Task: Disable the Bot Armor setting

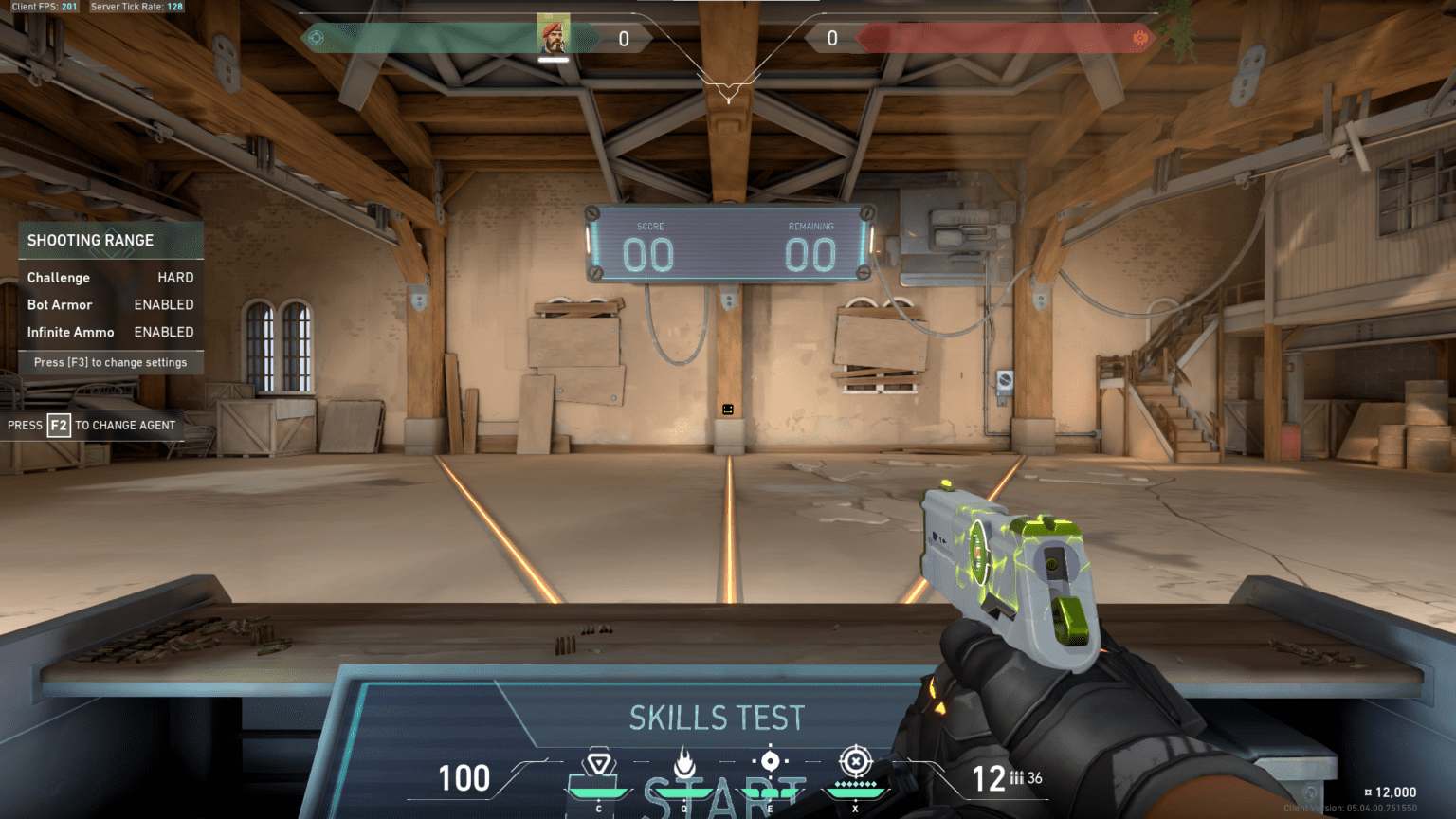Action: pos(163,304)
